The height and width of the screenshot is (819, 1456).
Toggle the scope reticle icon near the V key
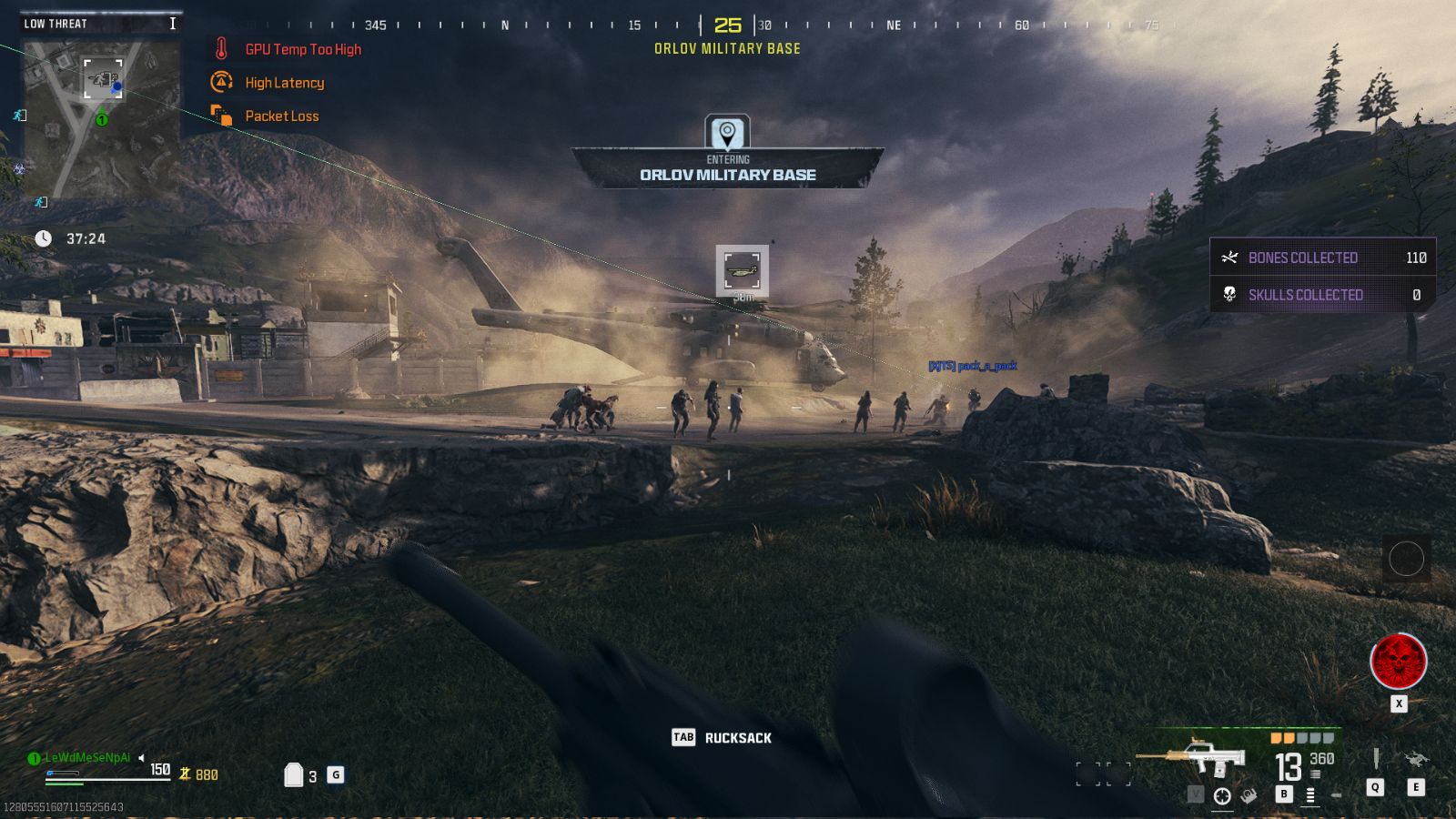(x=1221, y=794)
